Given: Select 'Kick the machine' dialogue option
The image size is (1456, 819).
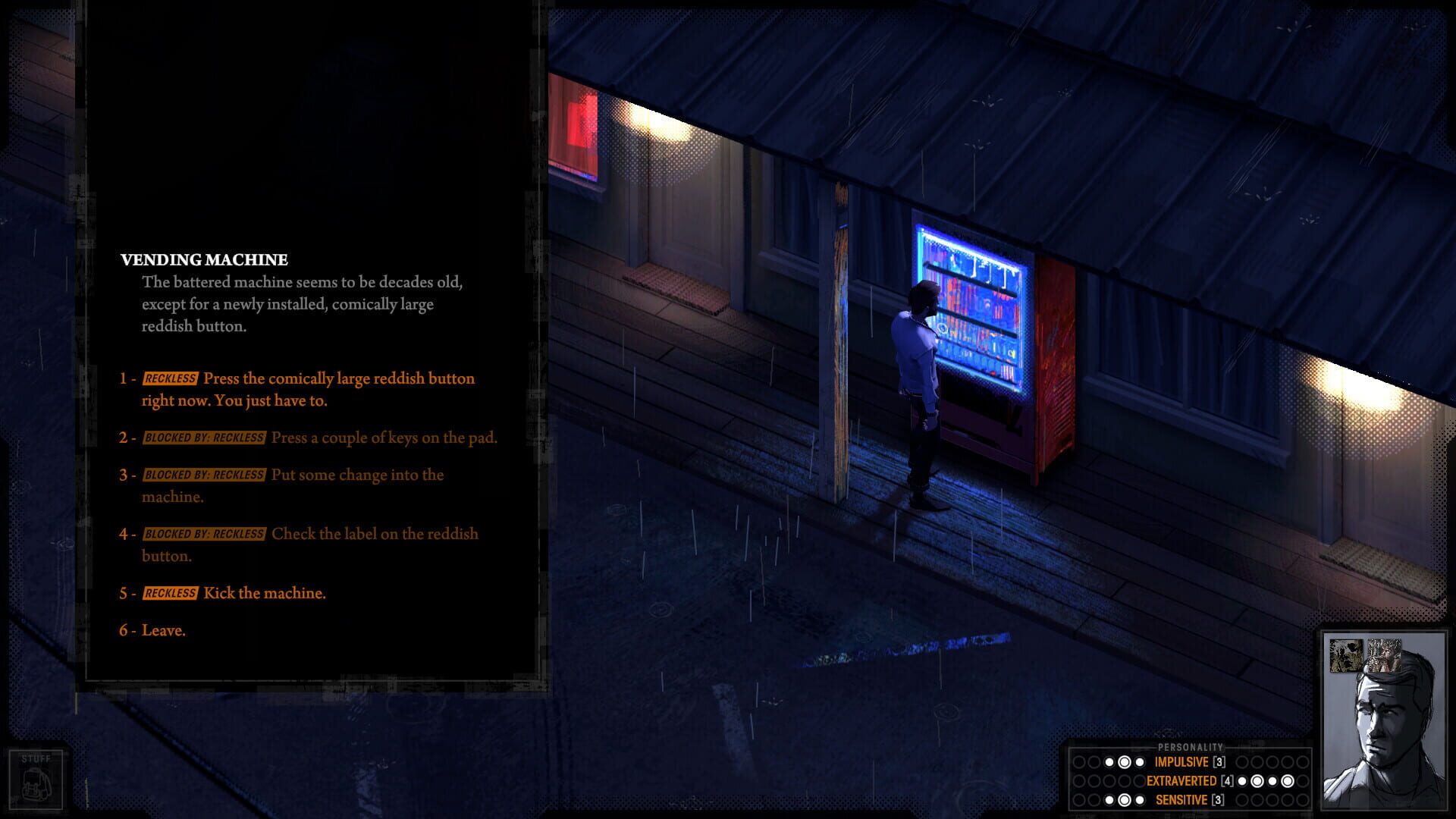Looking at the screenshot, I should pyautogui.click(x=264, y=594).
